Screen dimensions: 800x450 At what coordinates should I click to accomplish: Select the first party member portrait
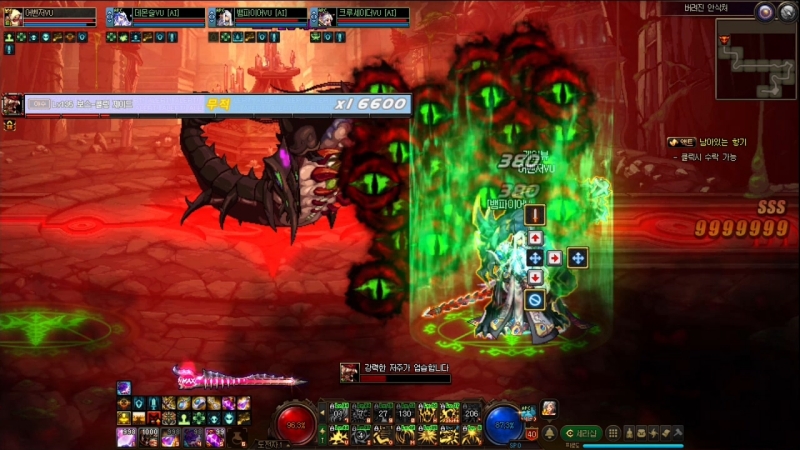pos(13,15)
